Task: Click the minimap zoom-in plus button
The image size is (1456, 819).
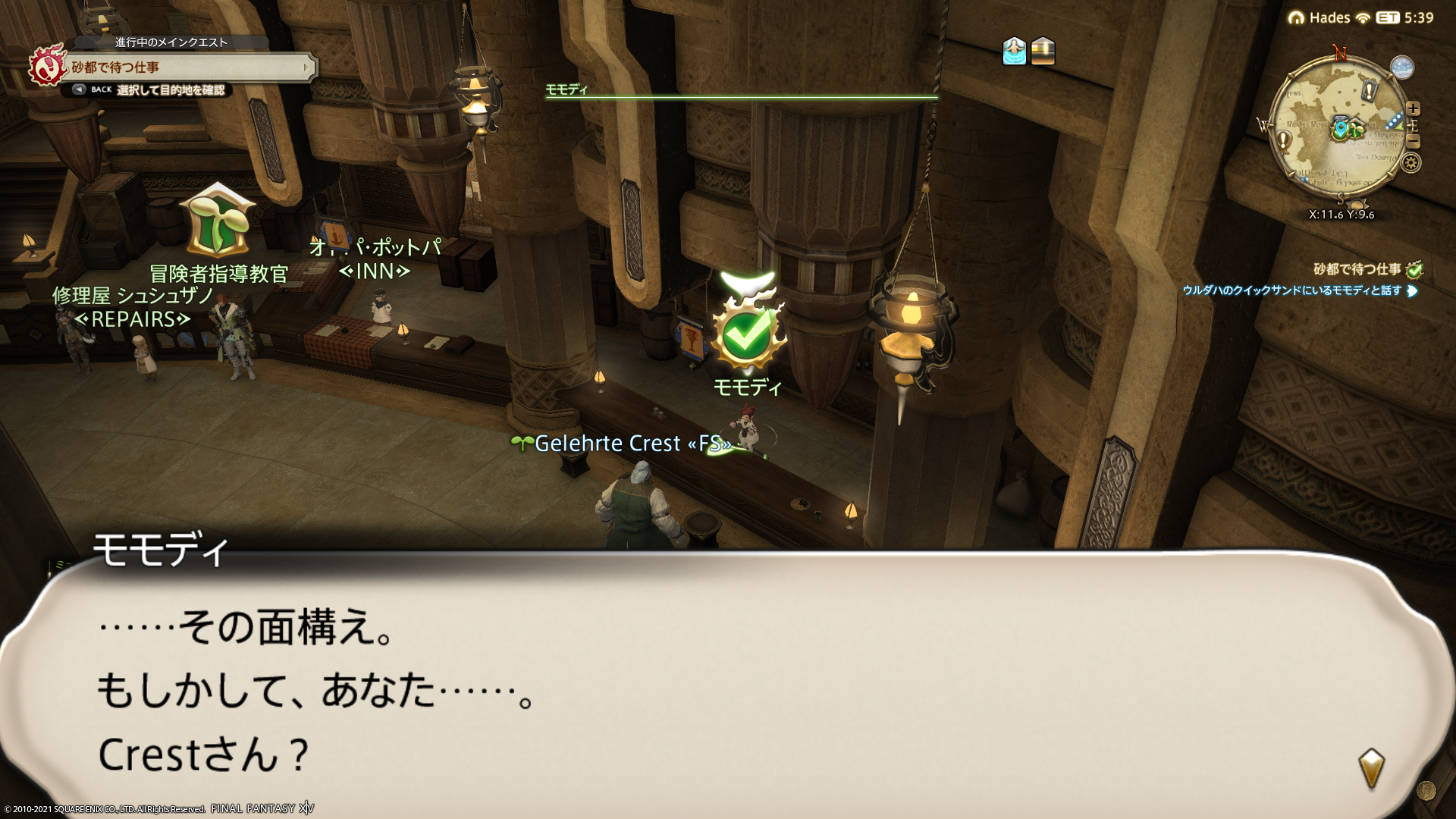Action: [1413, 108]
